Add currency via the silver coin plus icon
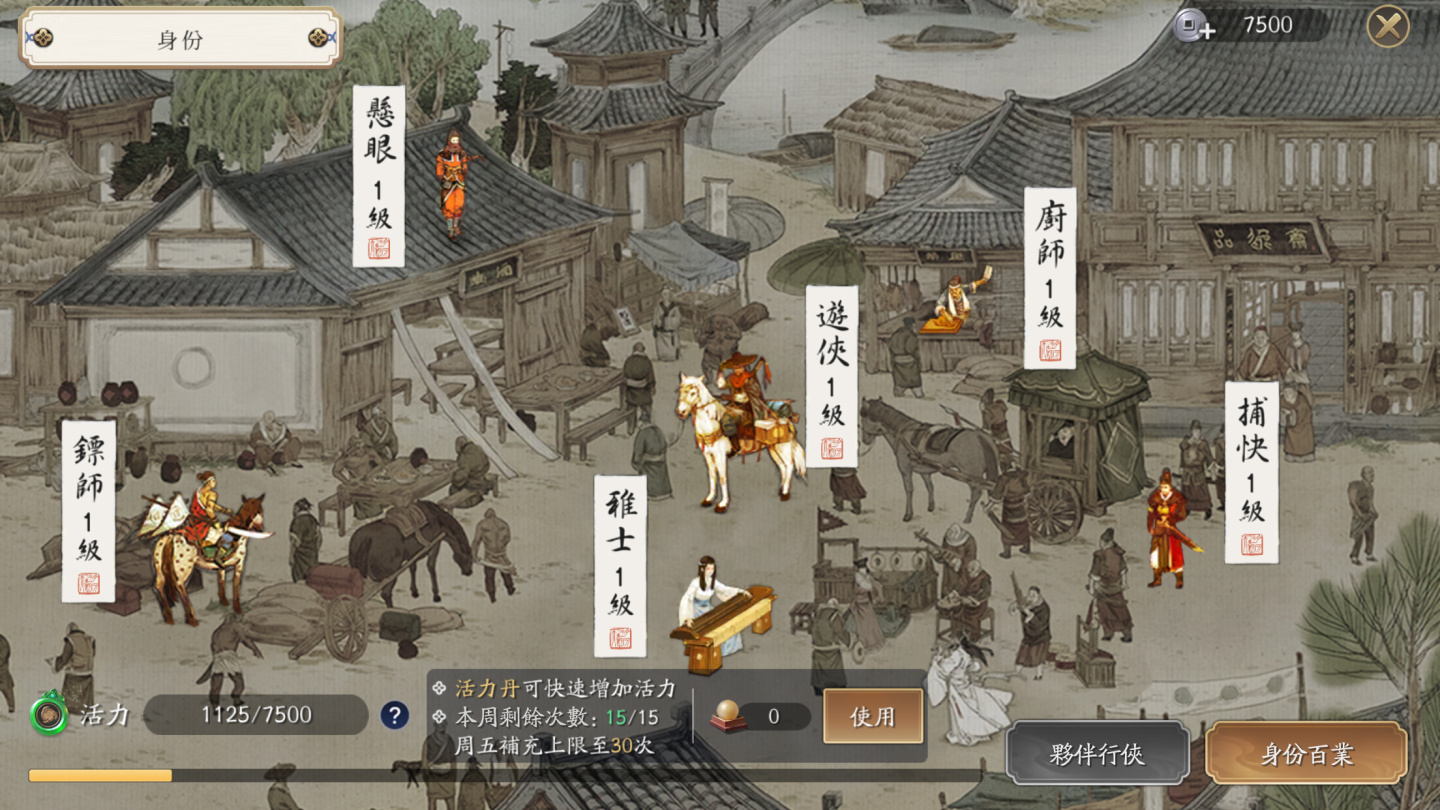Screen dimensions: 1440x810 click(x=1193, y=26)
